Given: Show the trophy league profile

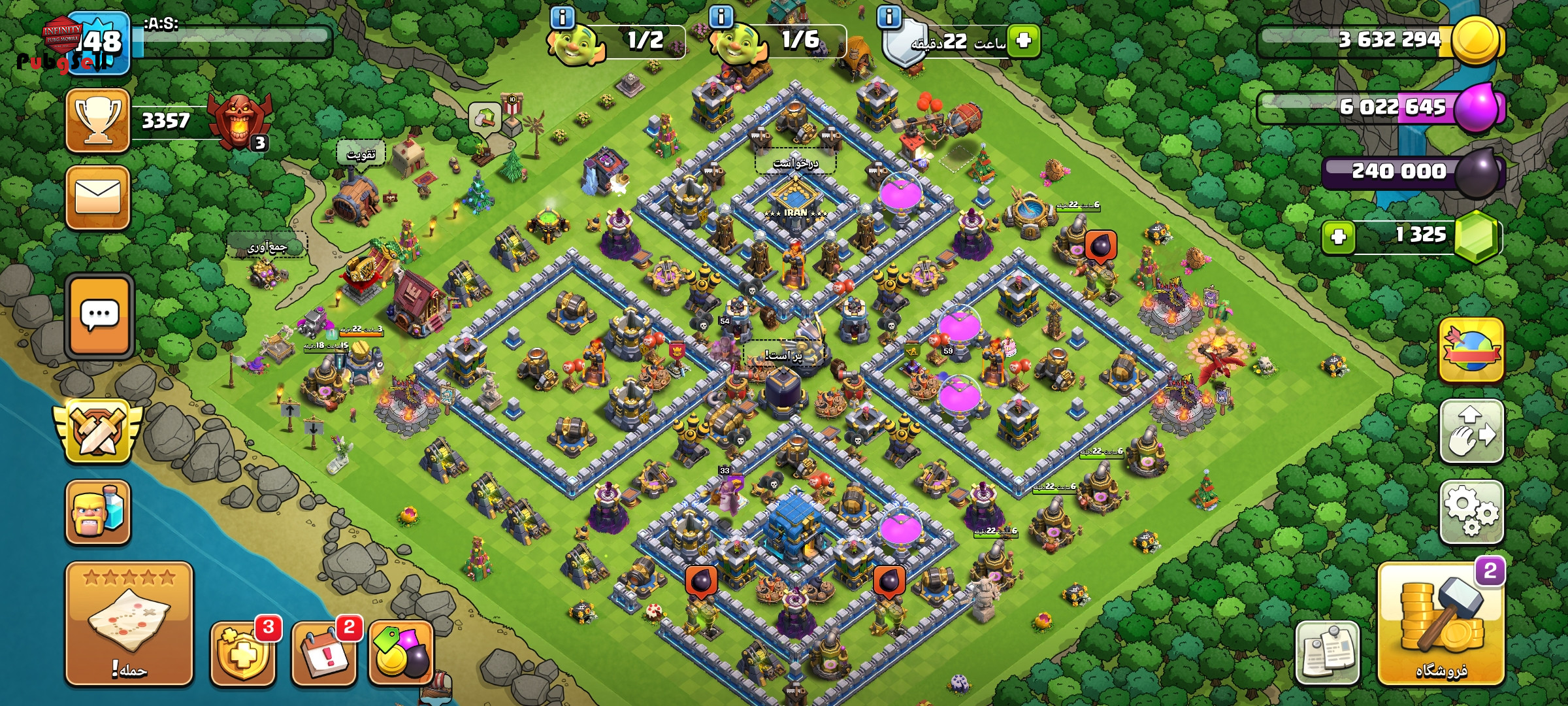Looking at the screenshot, I should [98, 120].
